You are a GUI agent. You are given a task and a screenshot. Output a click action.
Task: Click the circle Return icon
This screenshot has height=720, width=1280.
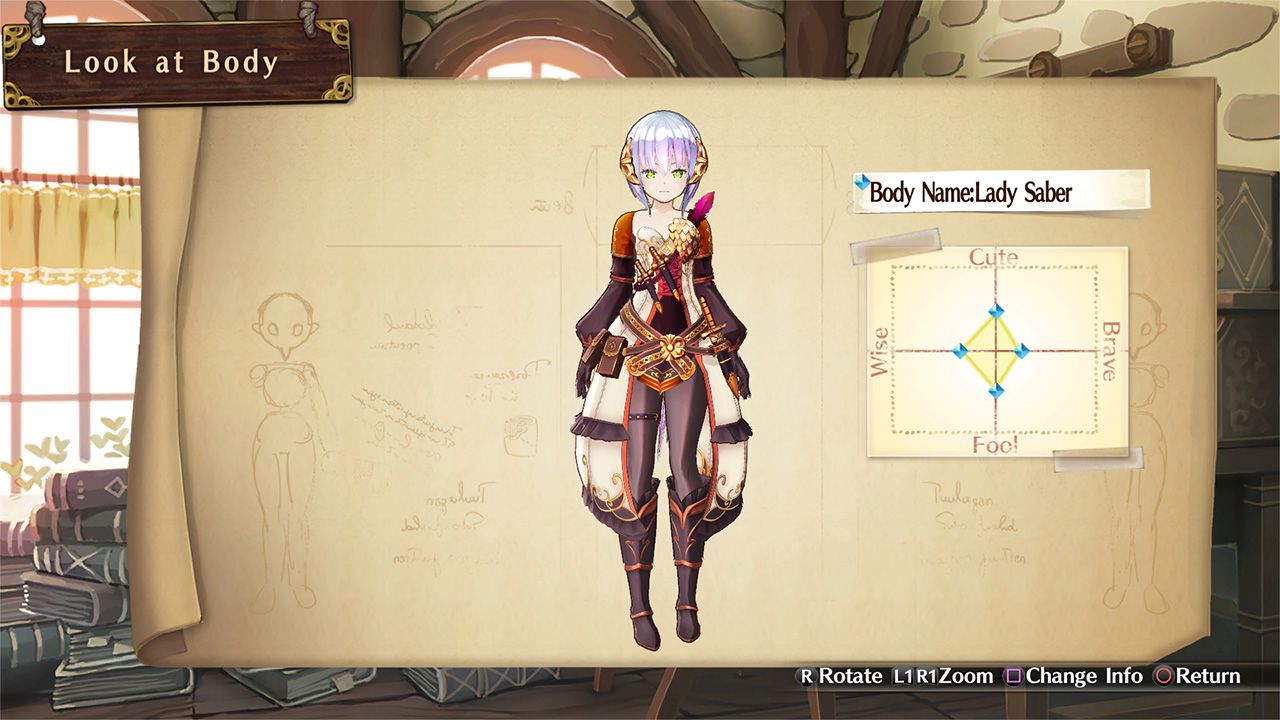click(1163, 676)
